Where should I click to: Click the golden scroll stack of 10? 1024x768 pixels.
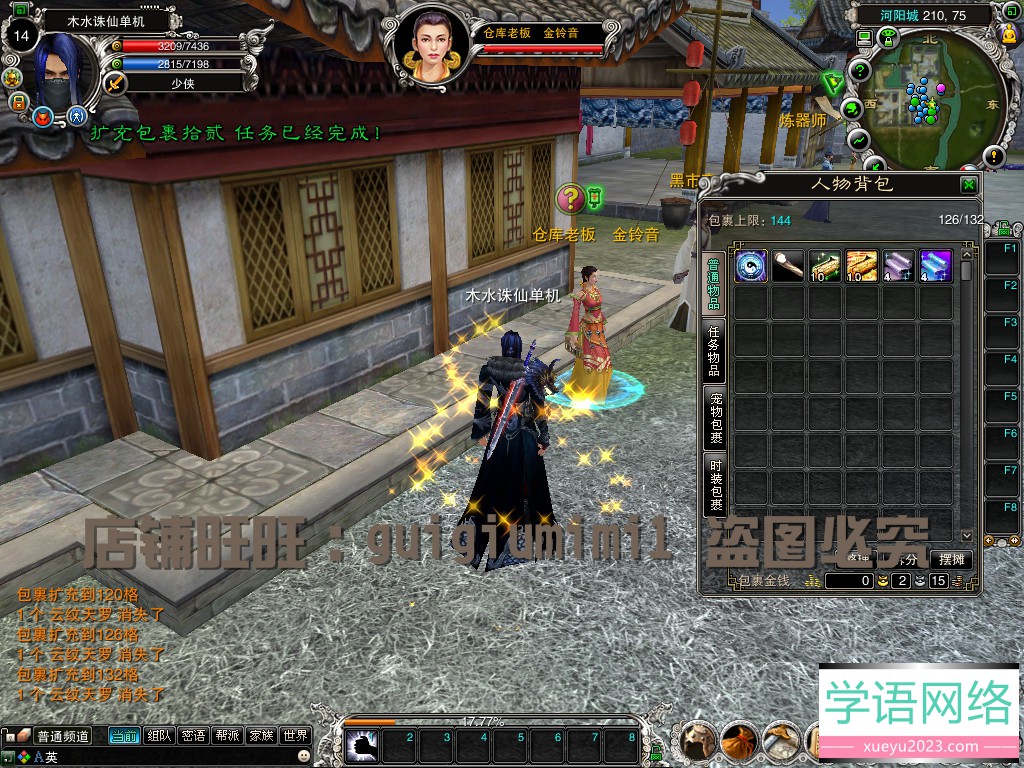point(862,266)
